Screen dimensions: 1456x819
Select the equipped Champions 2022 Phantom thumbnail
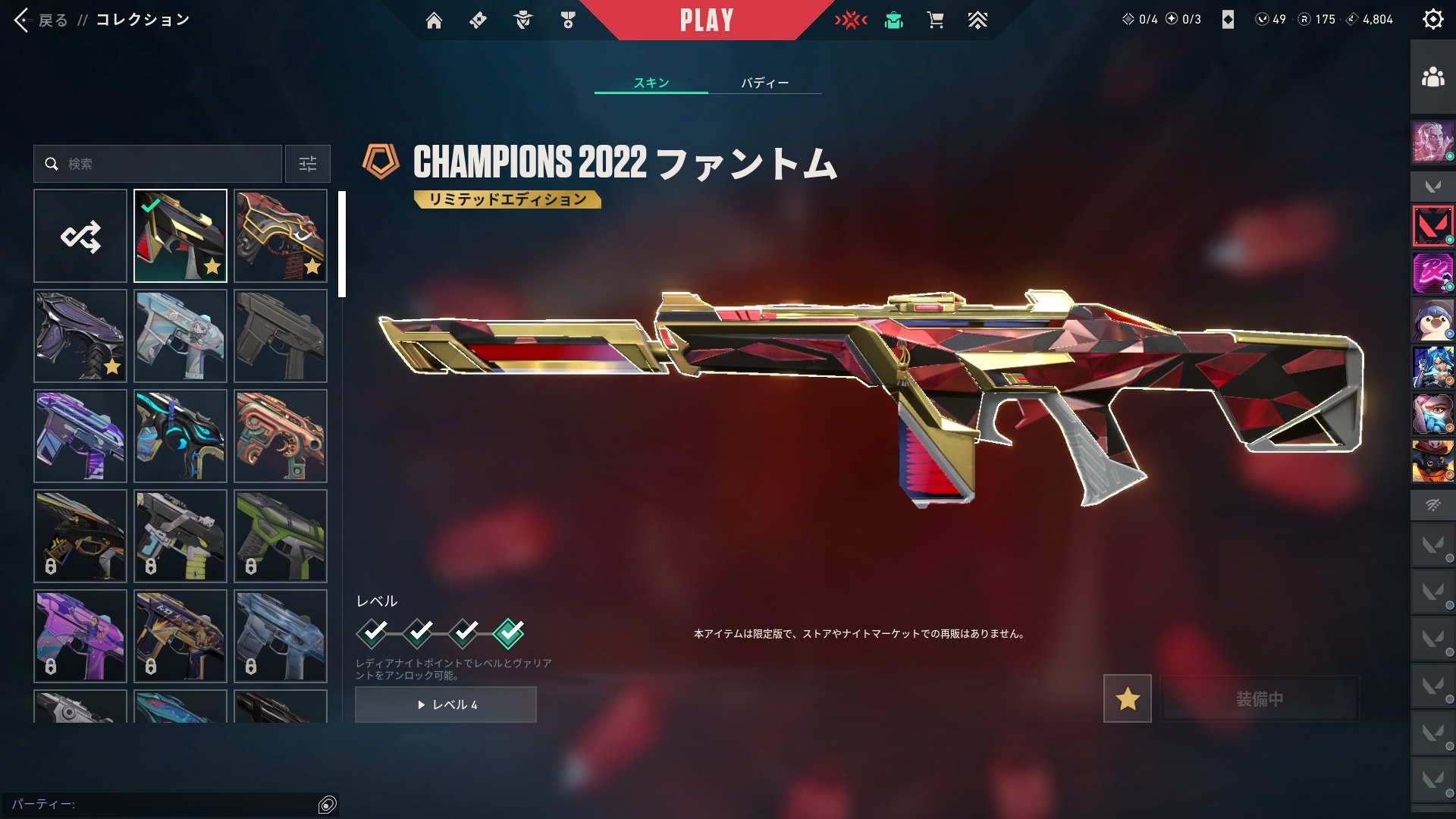pos(180,237)
